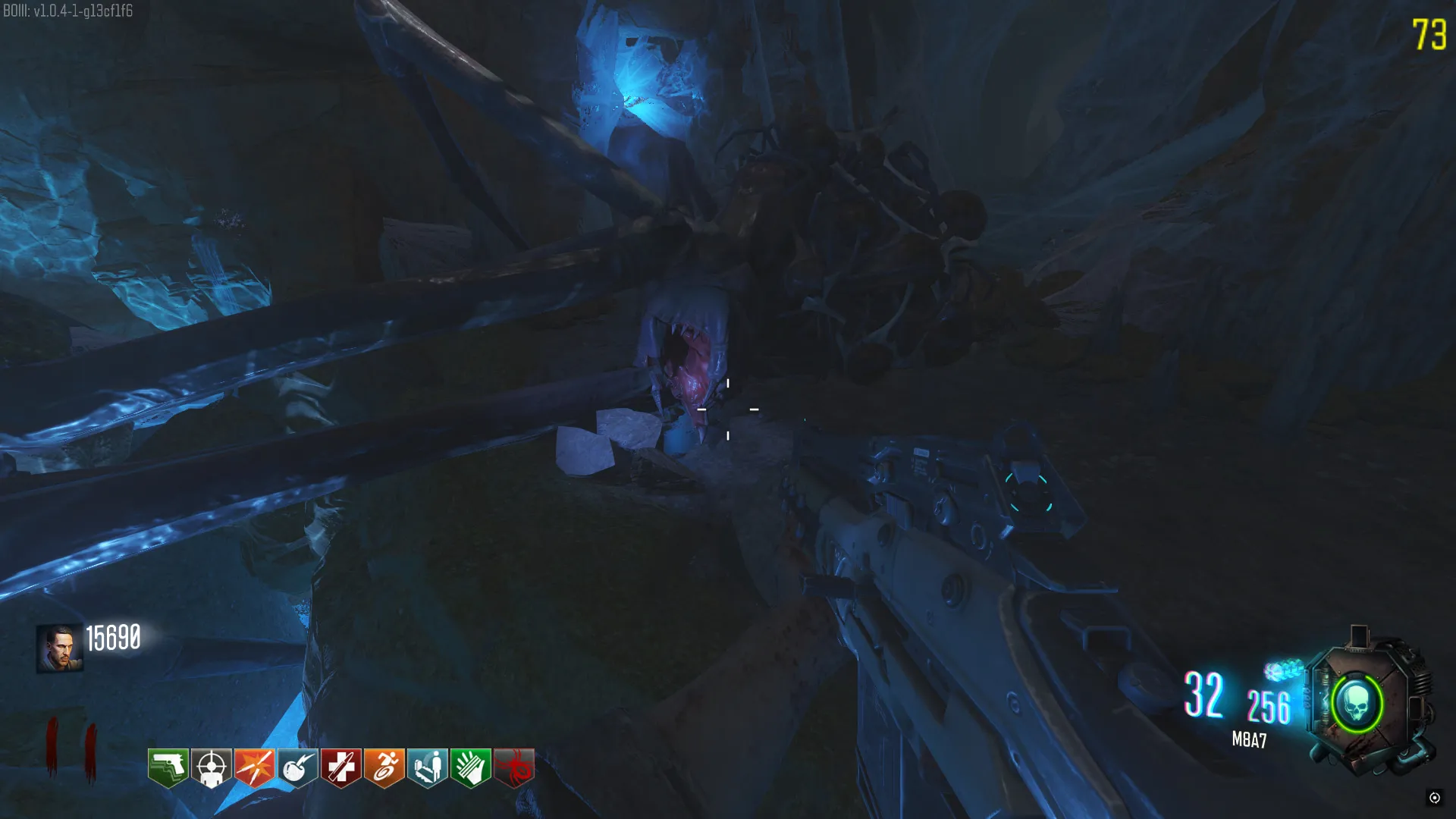Screen dimensions: 1456x819
Task: Choose the Widow's Wine red spider perk
Action: click(x=514, y=767)
